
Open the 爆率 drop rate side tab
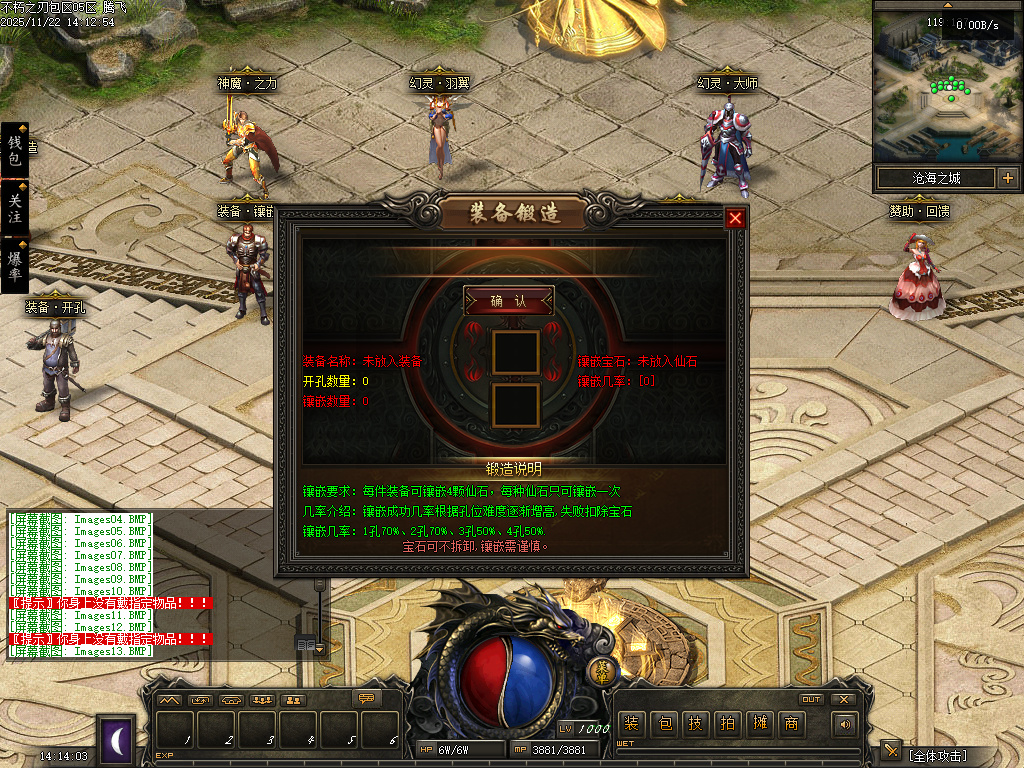[15, 265]
